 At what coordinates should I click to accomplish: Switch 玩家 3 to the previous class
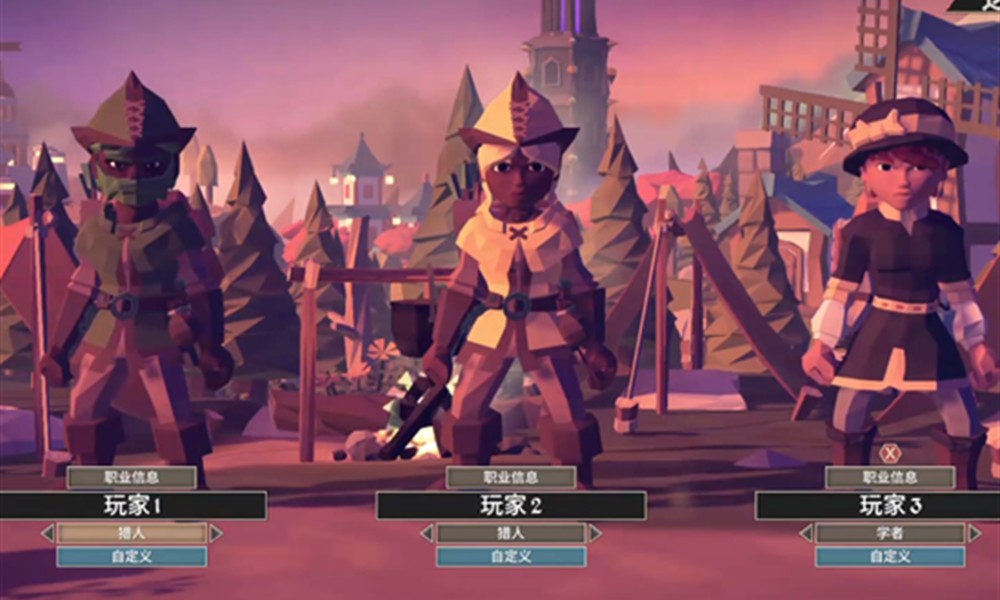click(x=805, y=534)
